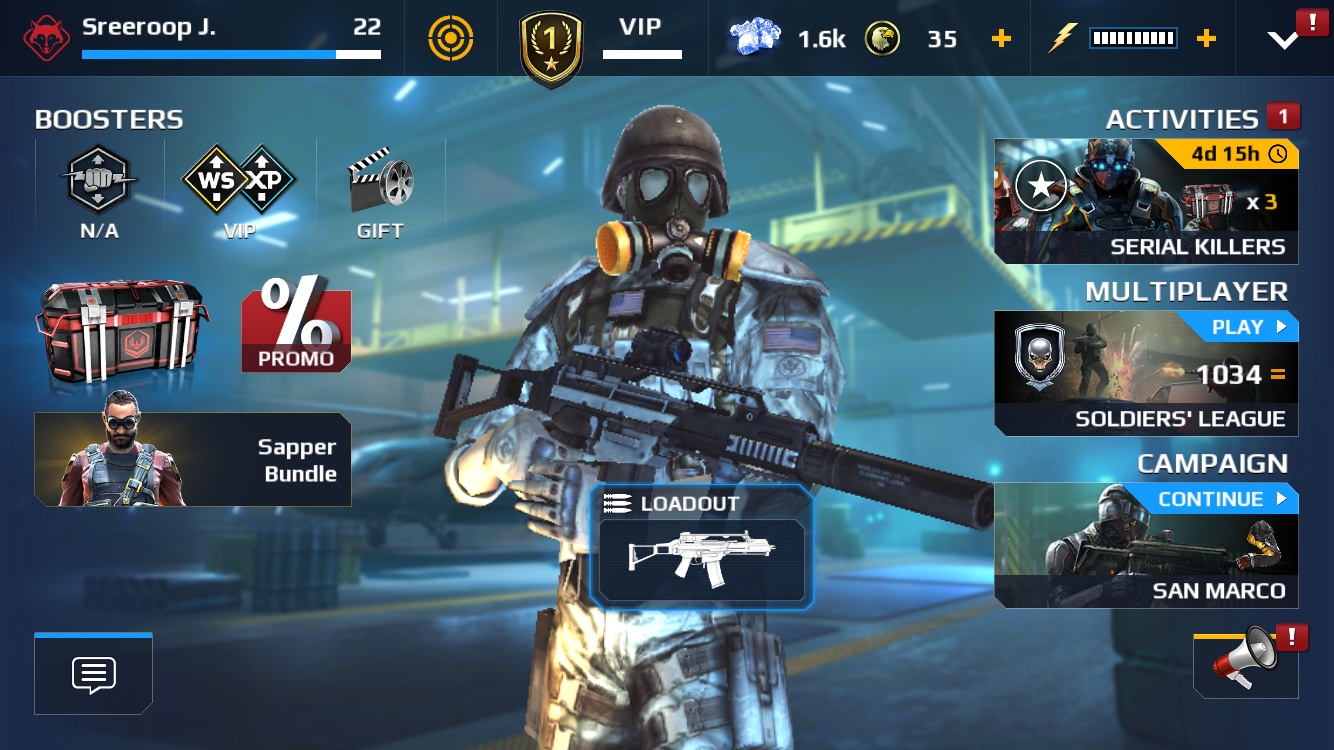This screenshot has width=1334, height=750.
Task: Play Soldiers' League multiplayer
Action: [1146, 374]
